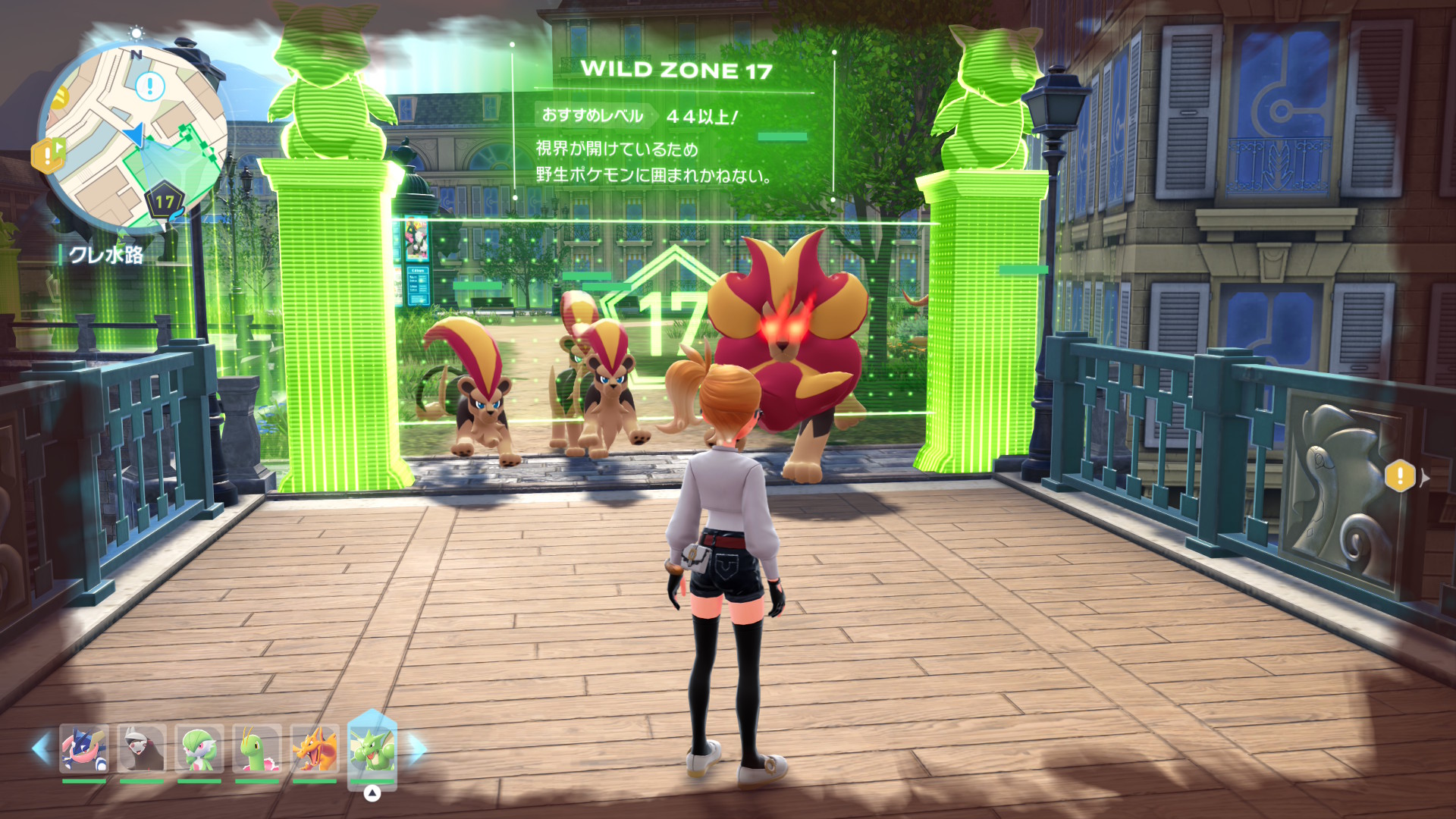
Task: Click the sun weather icon above the minimap
Action: click(x=136, y=33)
